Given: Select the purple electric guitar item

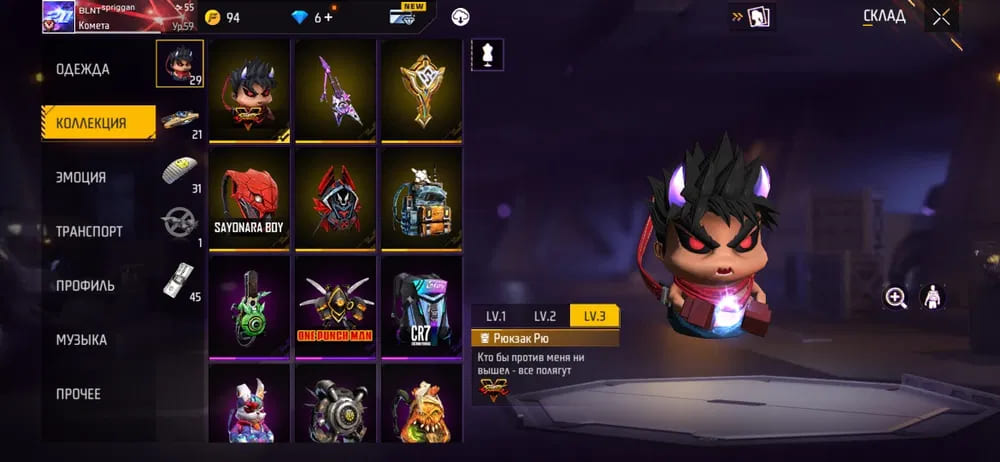Looking at the screenshot, I should pos(335,90).
